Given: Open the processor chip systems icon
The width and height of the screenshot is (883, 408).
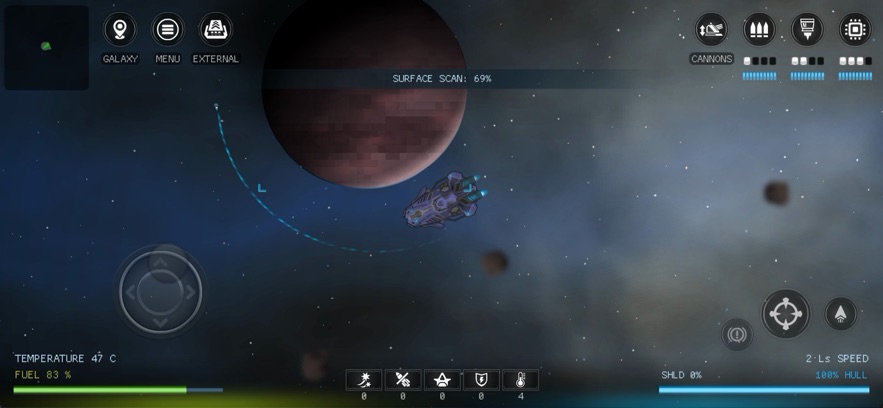Looking at the screenshot, I should coord(855,30).
